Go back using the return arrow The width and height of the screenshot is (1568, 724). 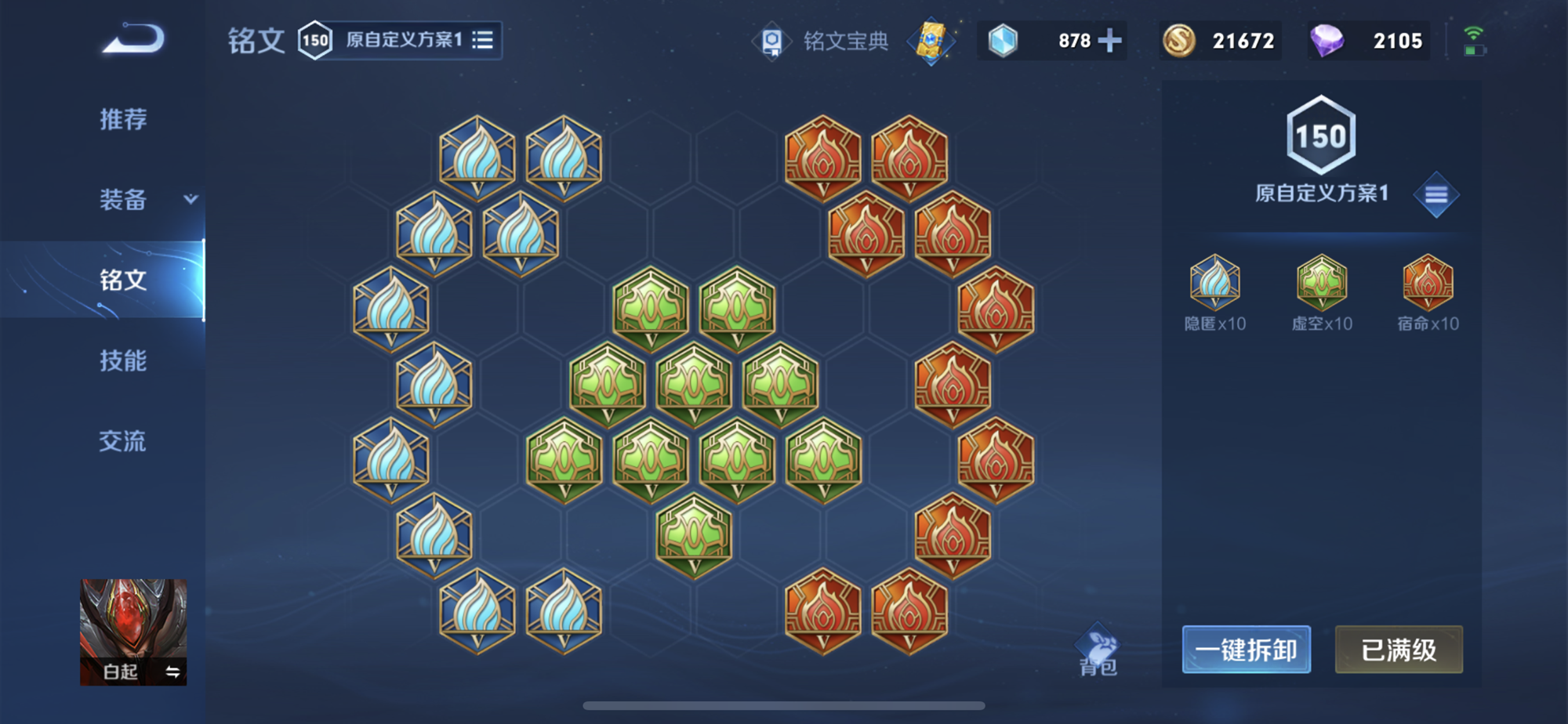coord(133,39)
